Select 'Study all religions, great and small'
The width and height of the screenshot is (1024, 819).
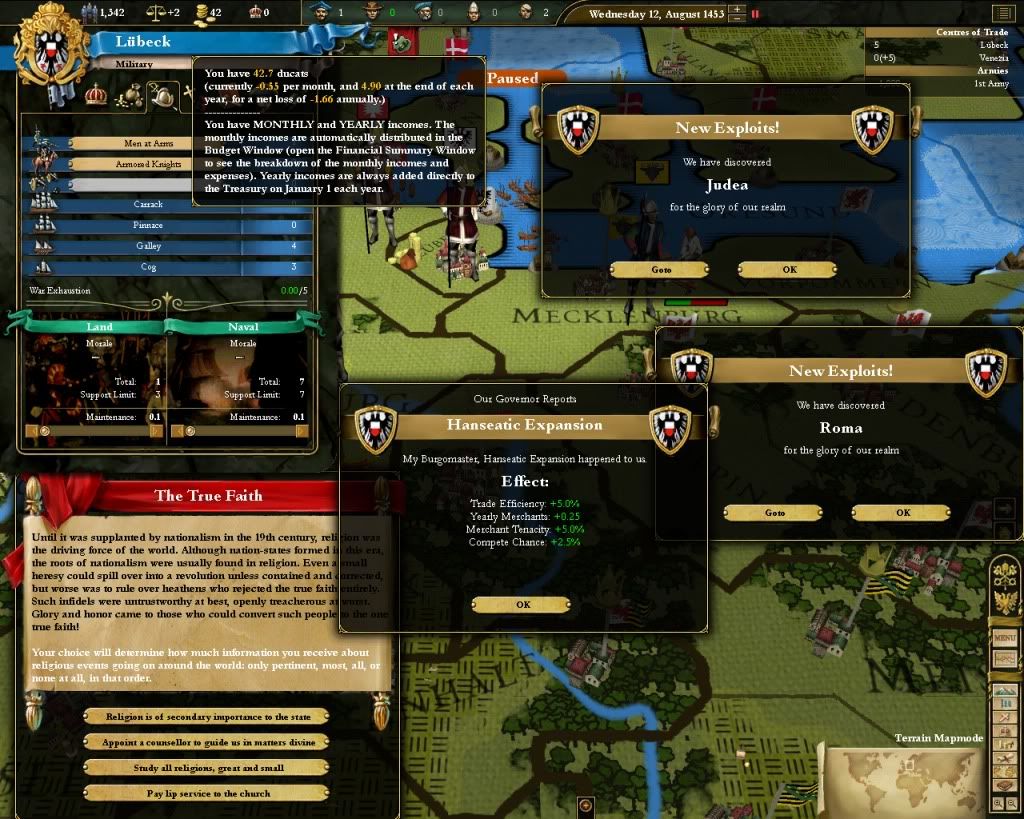207,768
